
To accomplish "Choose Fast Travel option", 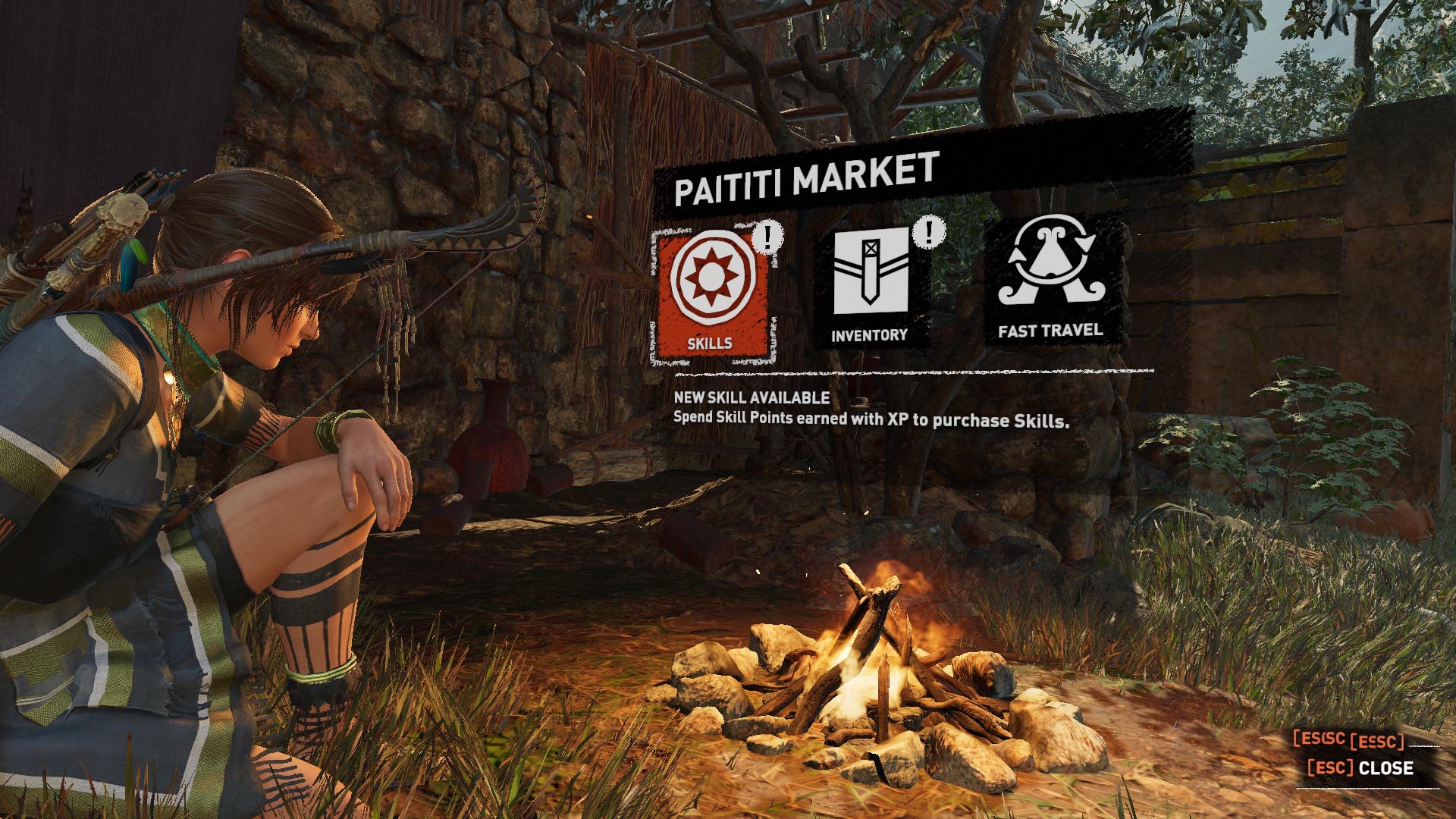I will [1050, 281].
